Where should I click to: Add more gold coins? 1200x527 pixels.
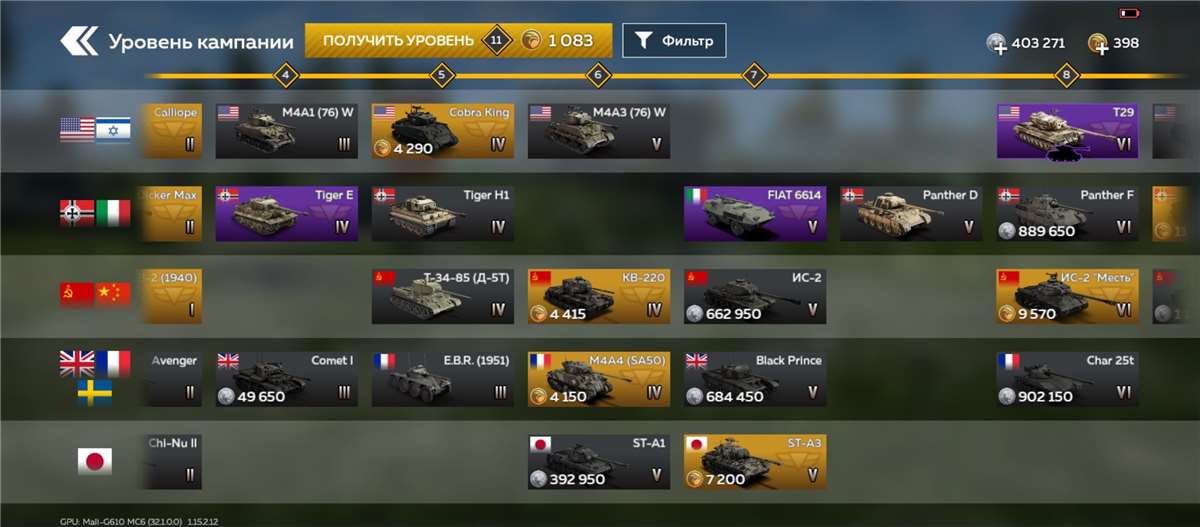1099,44
